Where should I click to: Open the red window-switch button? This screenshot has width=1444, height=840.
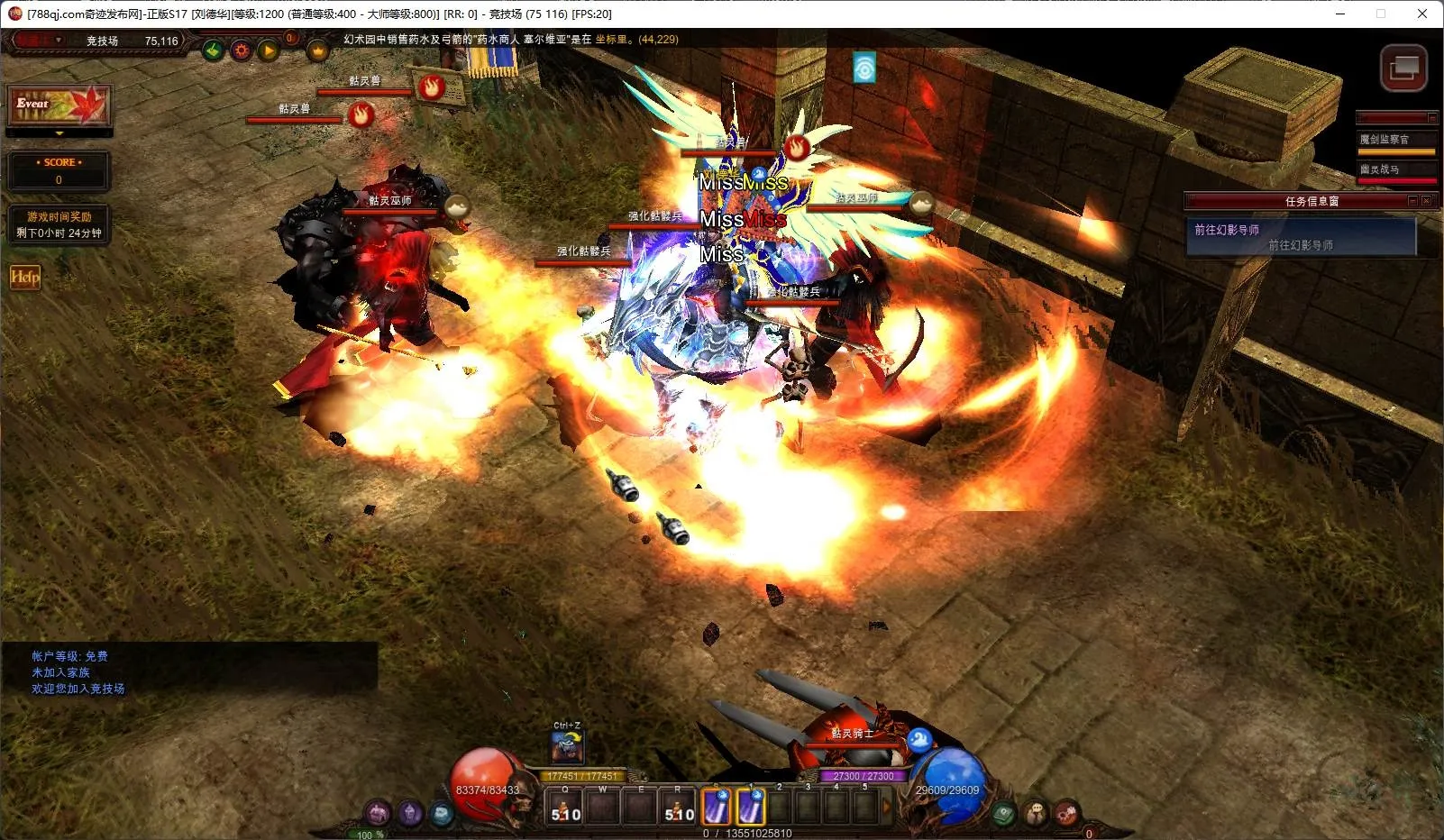pyautogui.click(x=1403, y=68)
